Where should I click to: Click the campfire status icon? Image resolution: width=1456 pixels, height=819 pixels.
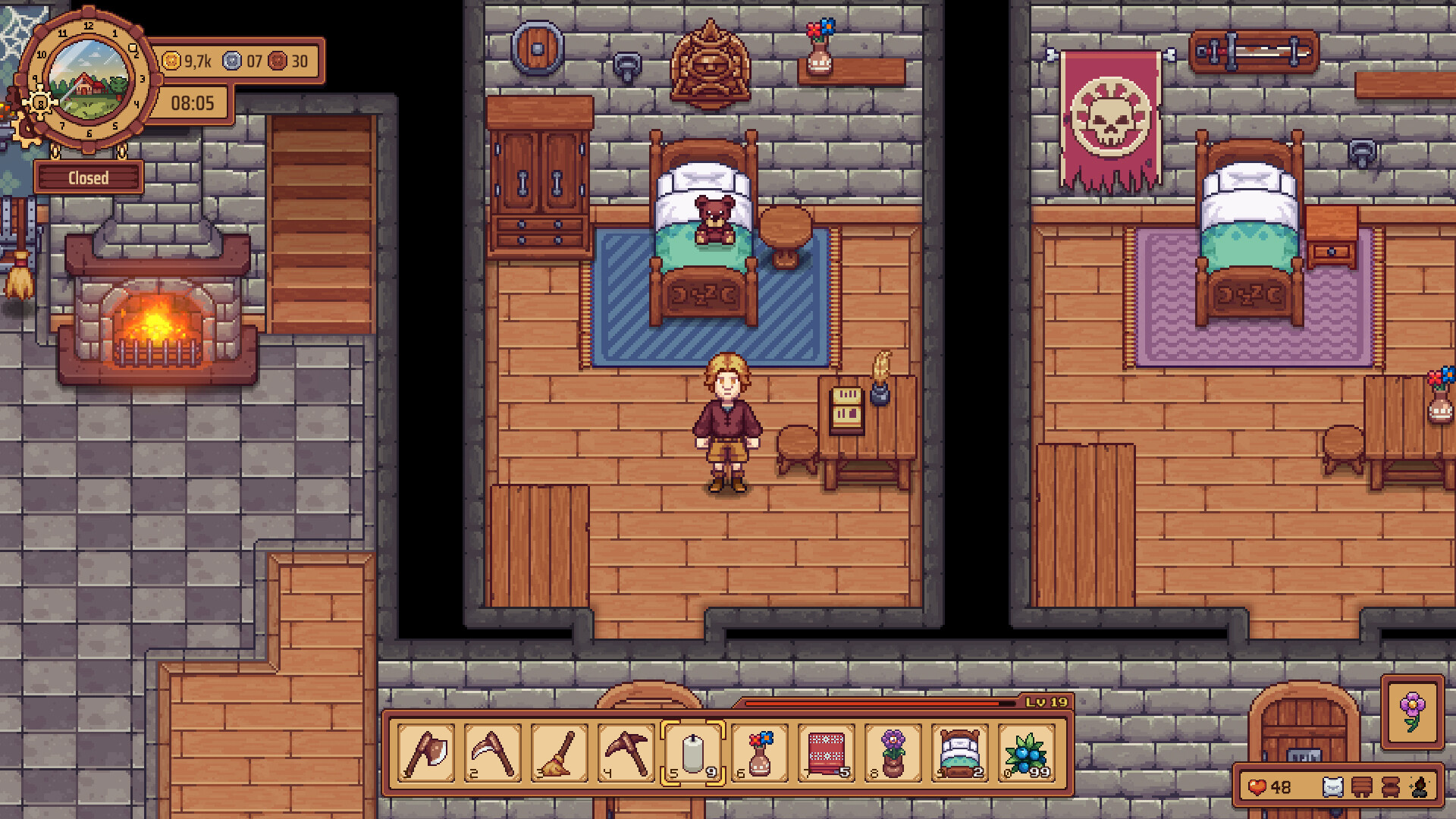(1419, 789)
